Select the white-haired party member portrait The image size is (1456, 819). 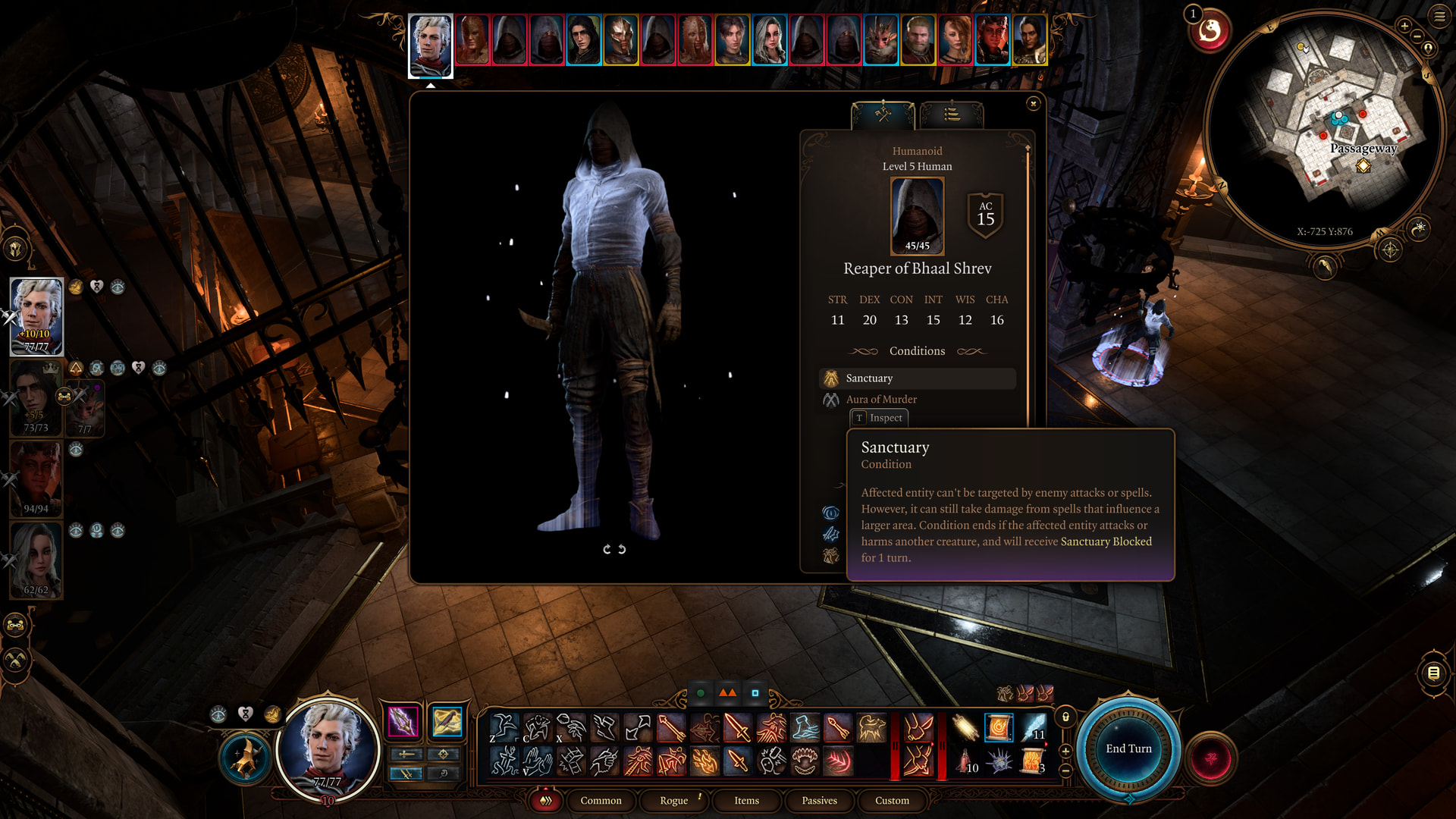point(36,316)
